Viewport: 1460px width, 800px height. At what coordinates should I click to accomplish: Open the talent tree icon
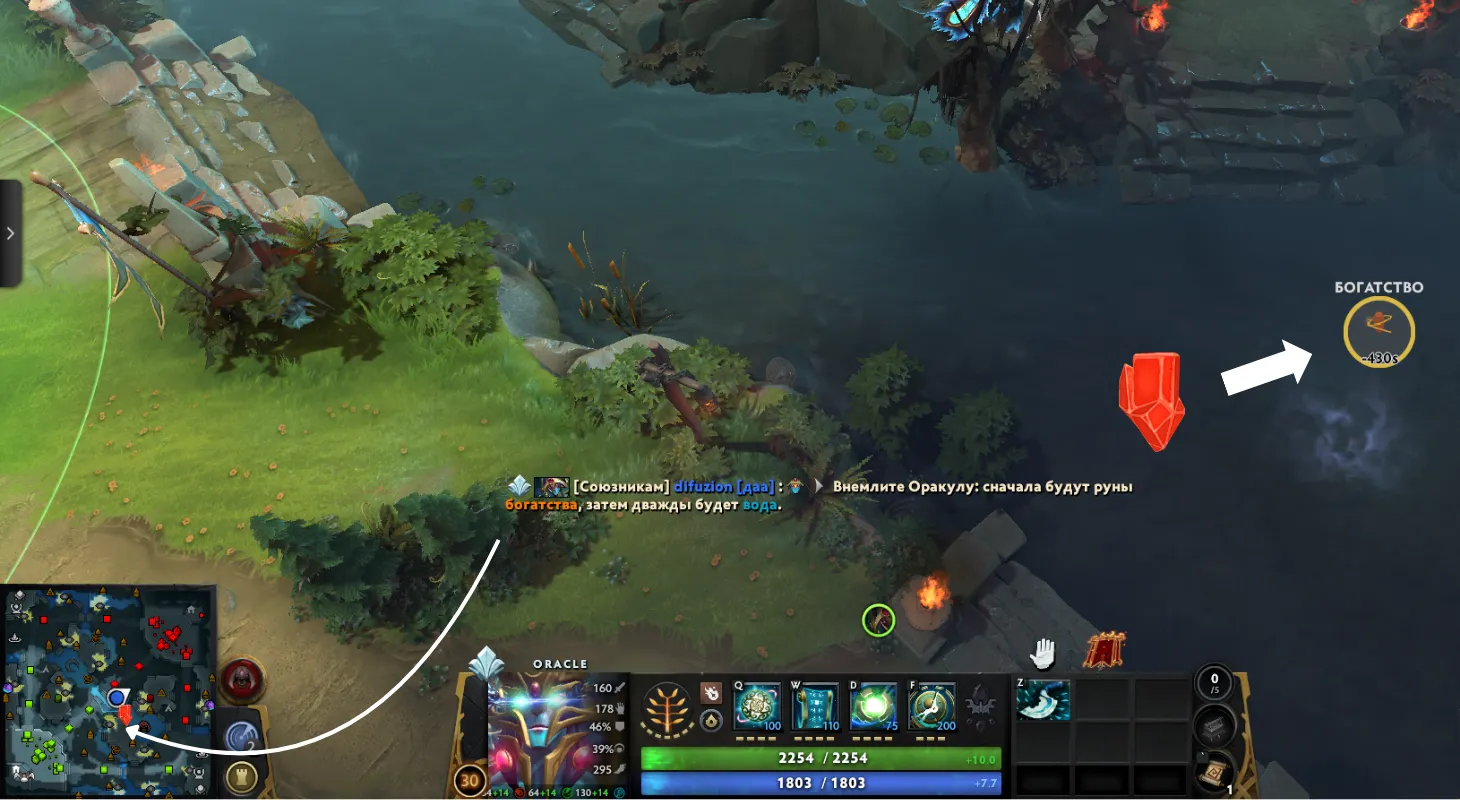click(667, 708)
